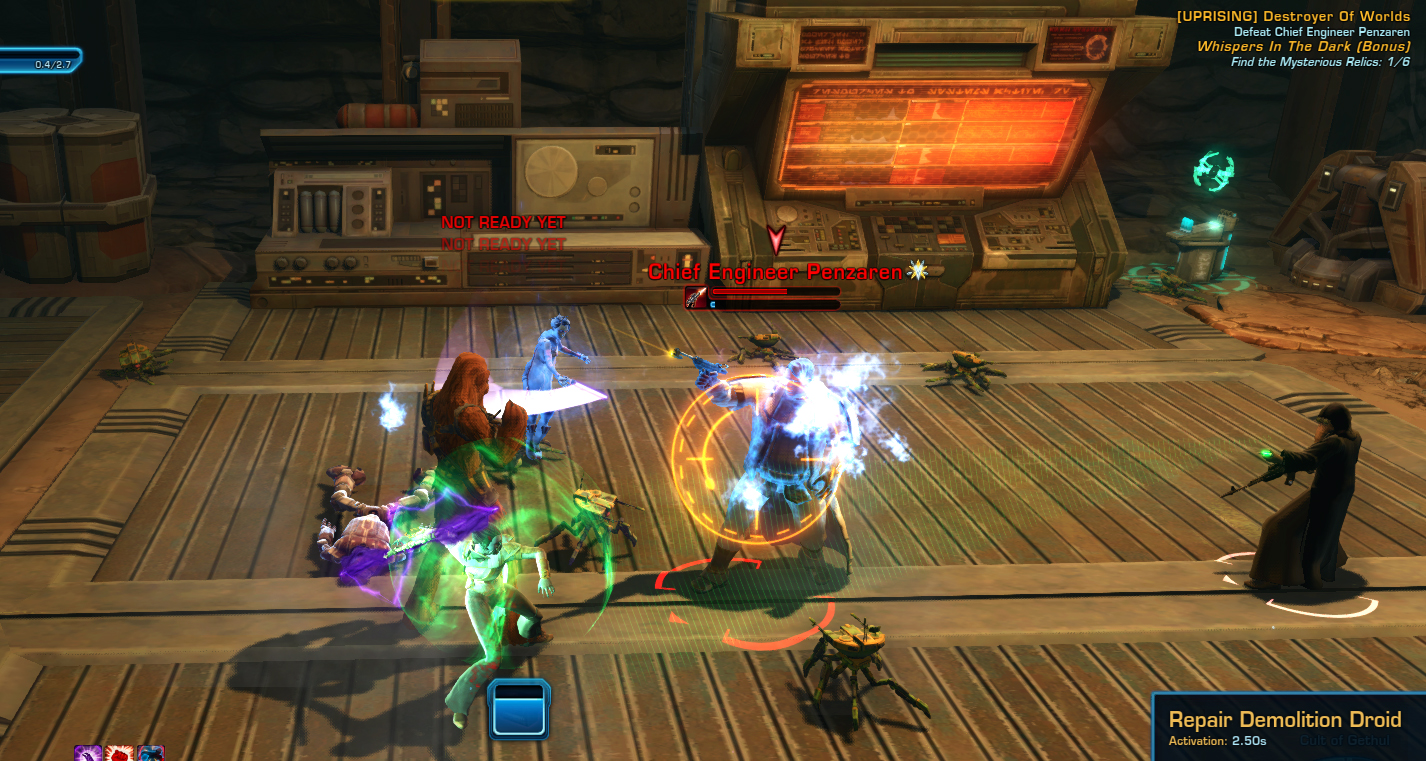1426x761 pixels.
Task: Select the purple ability icon on the hotbar
Action: click(88, 755)
